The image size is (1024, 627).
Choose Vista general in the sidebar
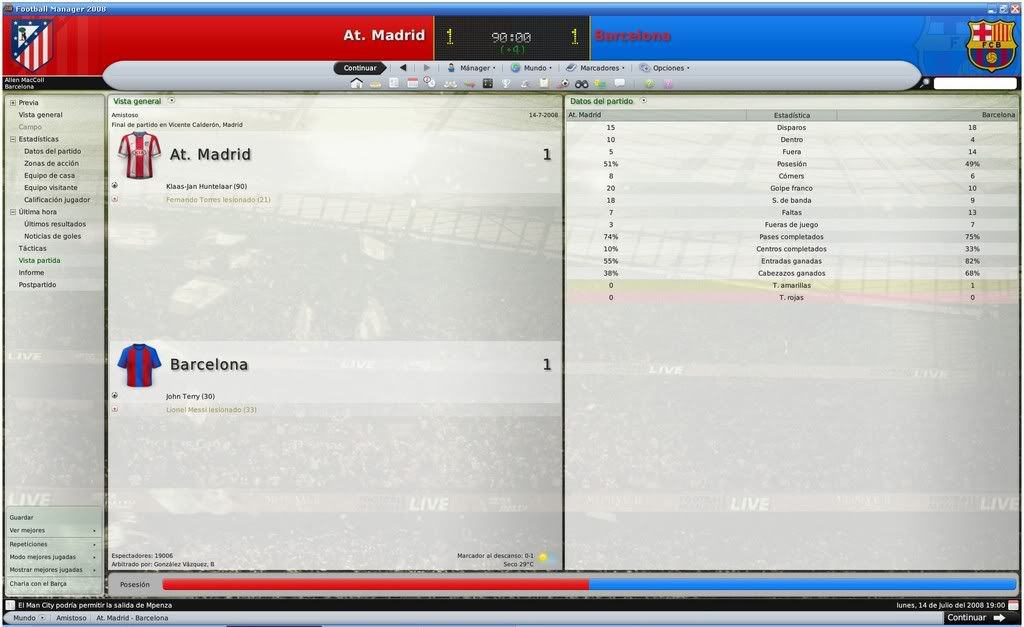coord(40,115)
